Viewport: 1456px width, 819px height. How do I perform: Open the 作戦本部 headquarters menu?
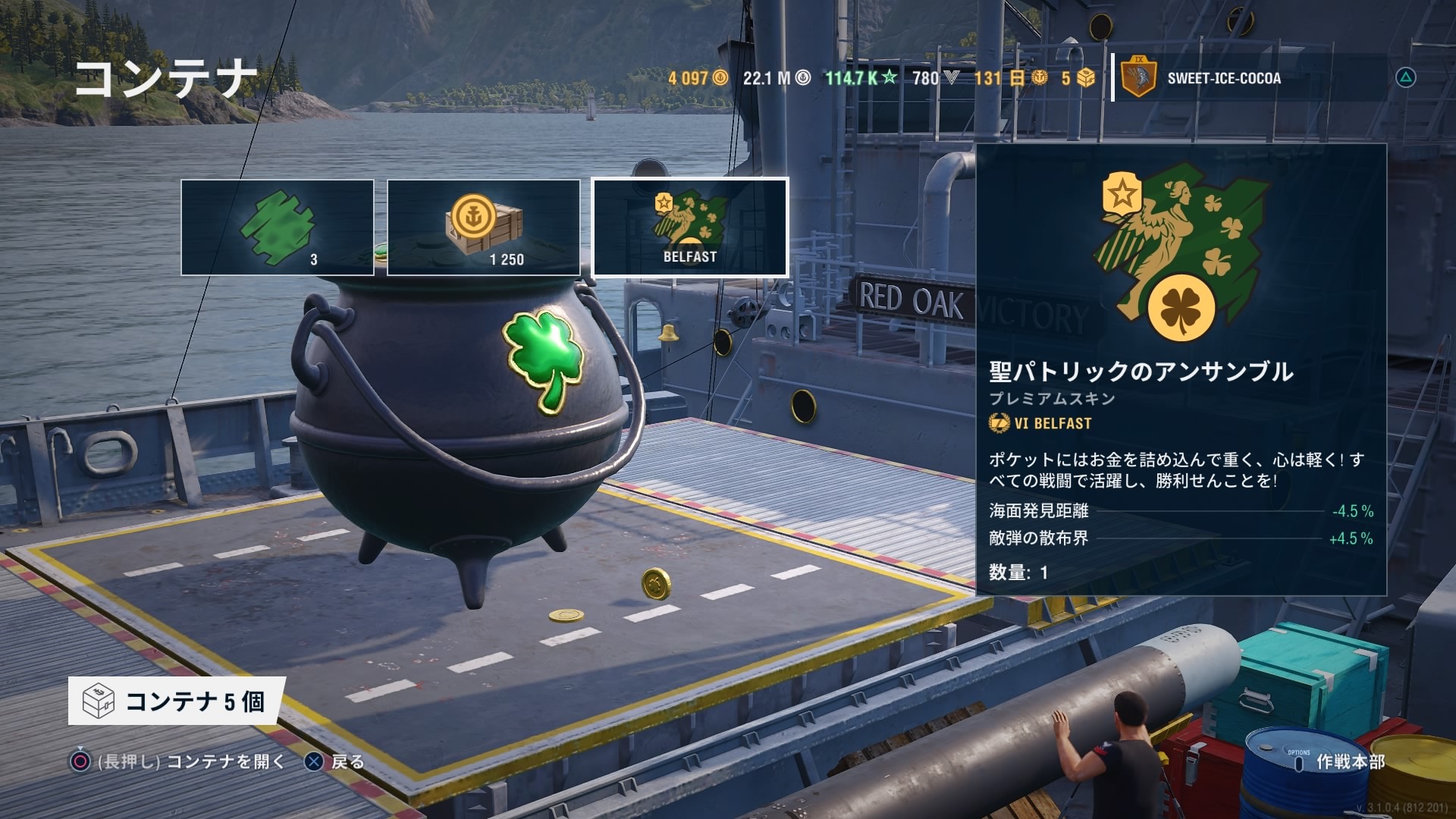[x=1339, y=761]
